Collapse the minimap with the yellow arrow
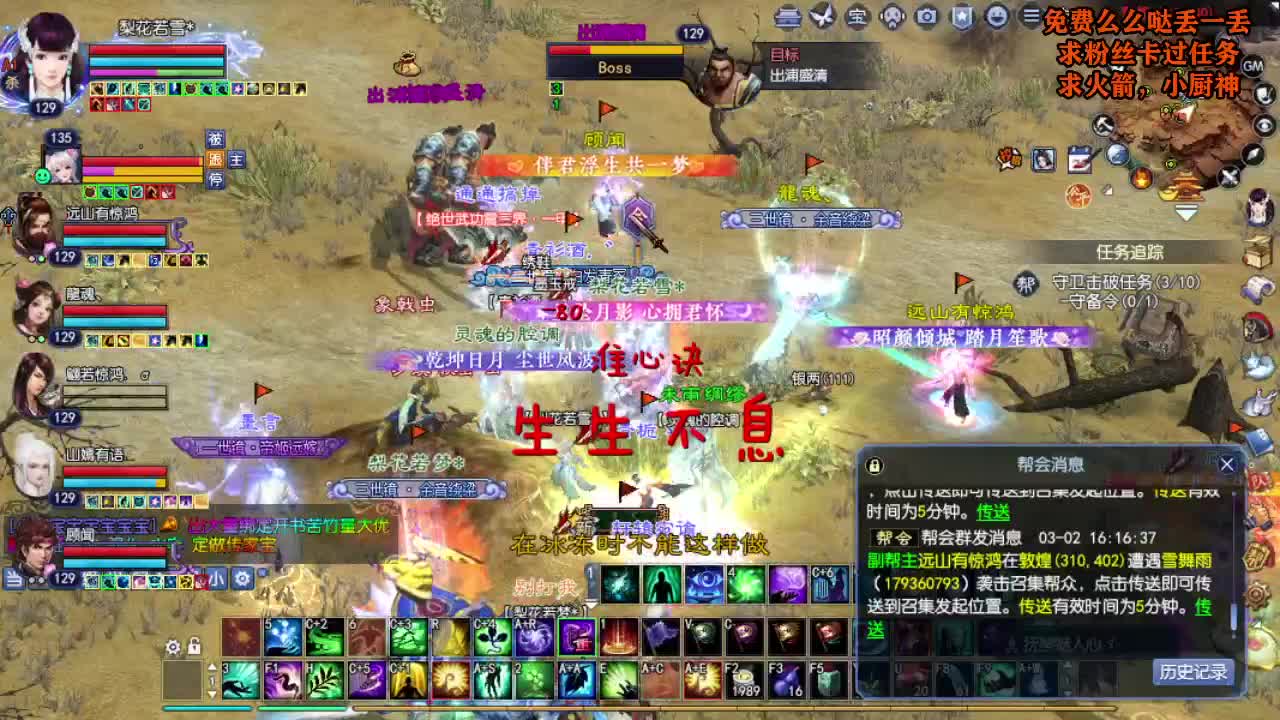Screen dimensions: 1280x720 (x=1186, y=211)
